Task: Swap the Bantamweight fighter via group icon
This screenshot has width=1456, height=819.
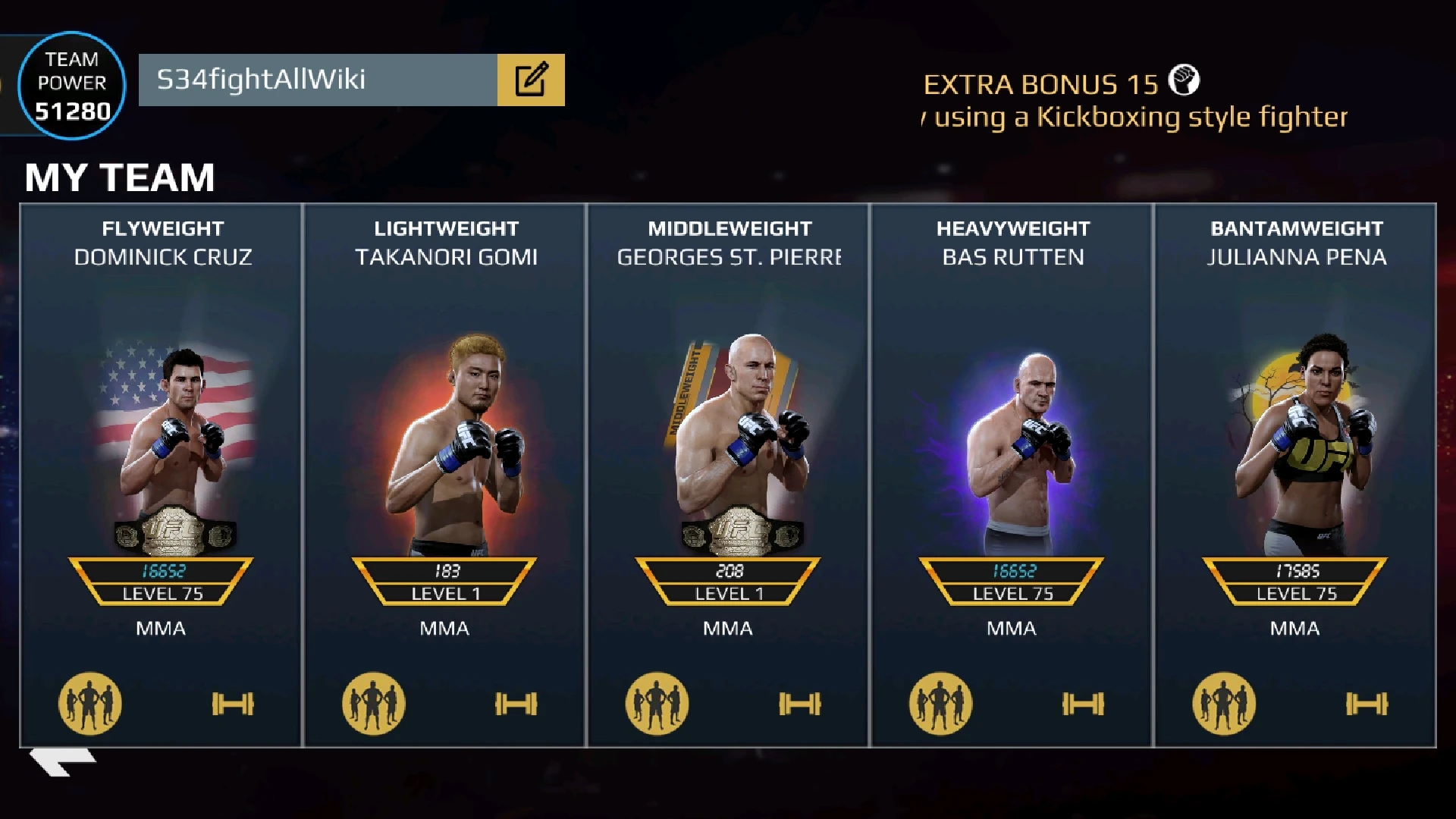Action: (x=1225, y=704)
